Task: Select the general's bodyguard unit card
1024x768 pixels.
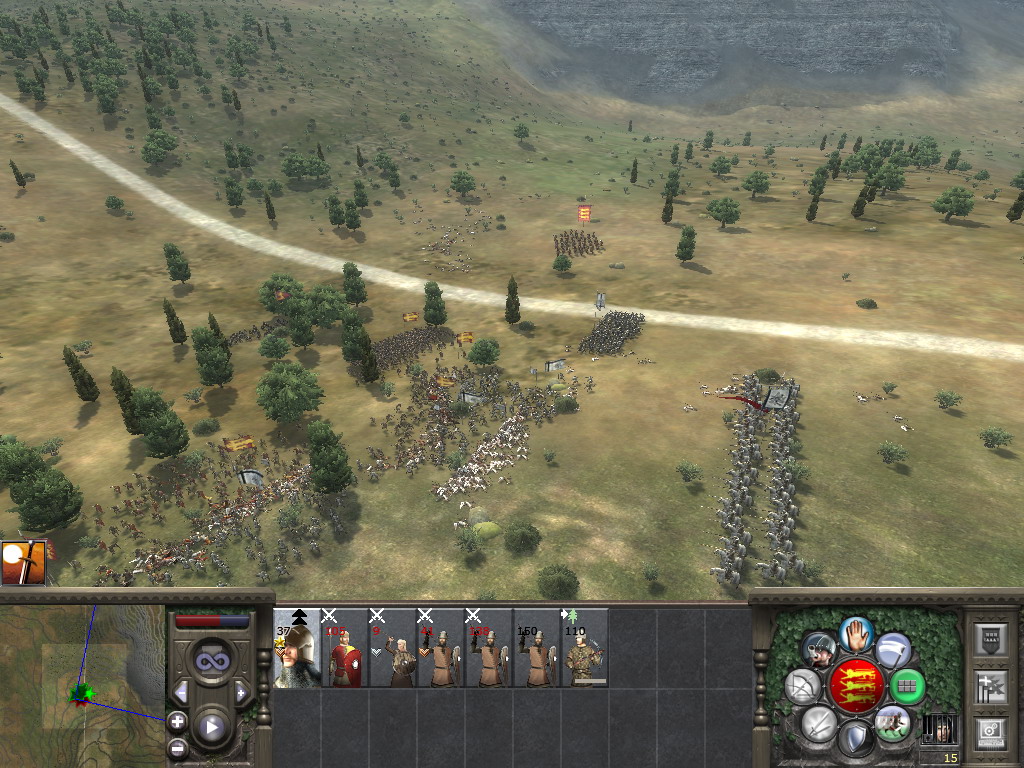Action: tap(297, 648)
